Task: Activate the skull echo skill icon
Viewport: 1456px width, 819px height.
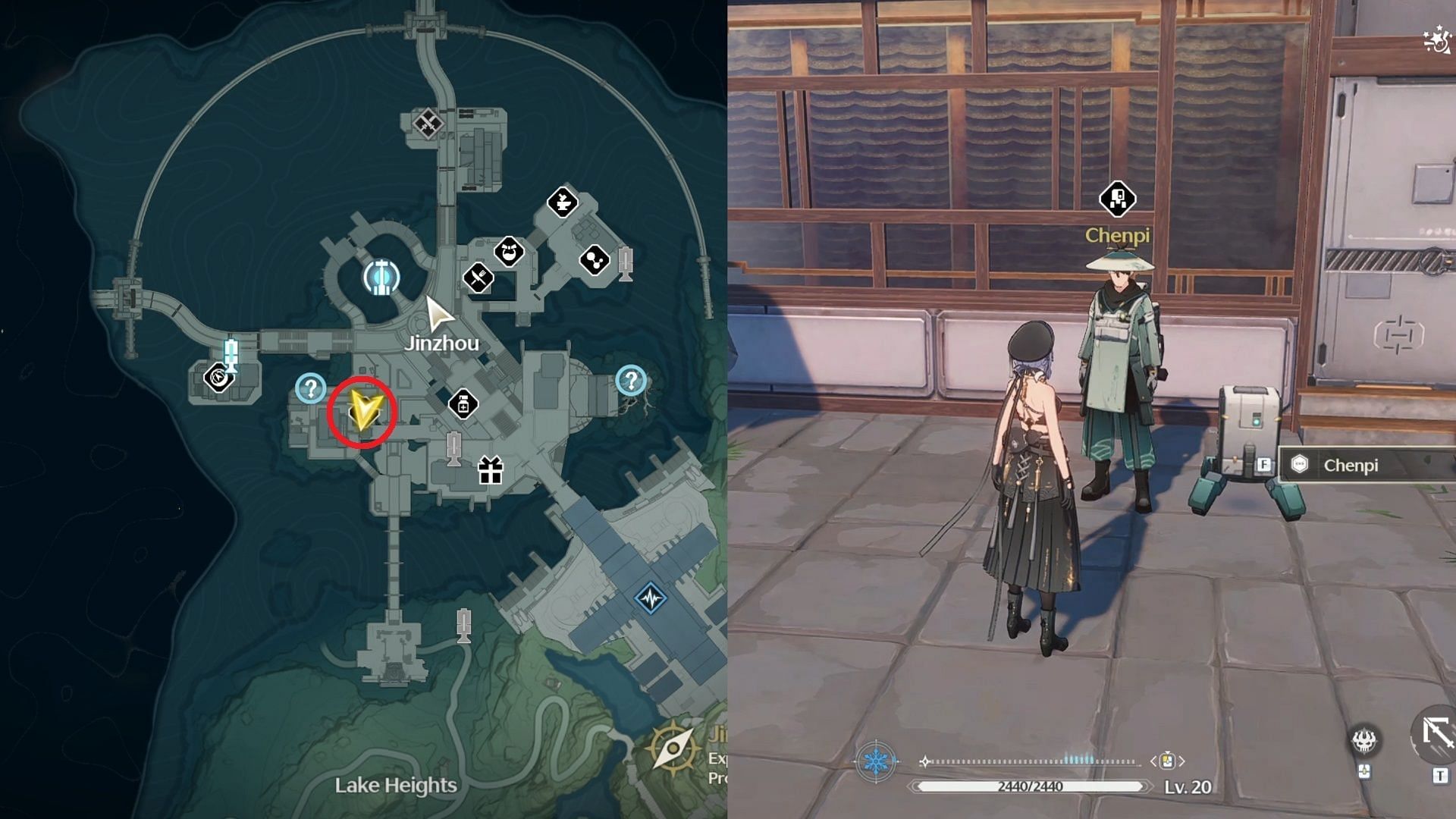Action: pyautogui.click(x=1364, y=741)
